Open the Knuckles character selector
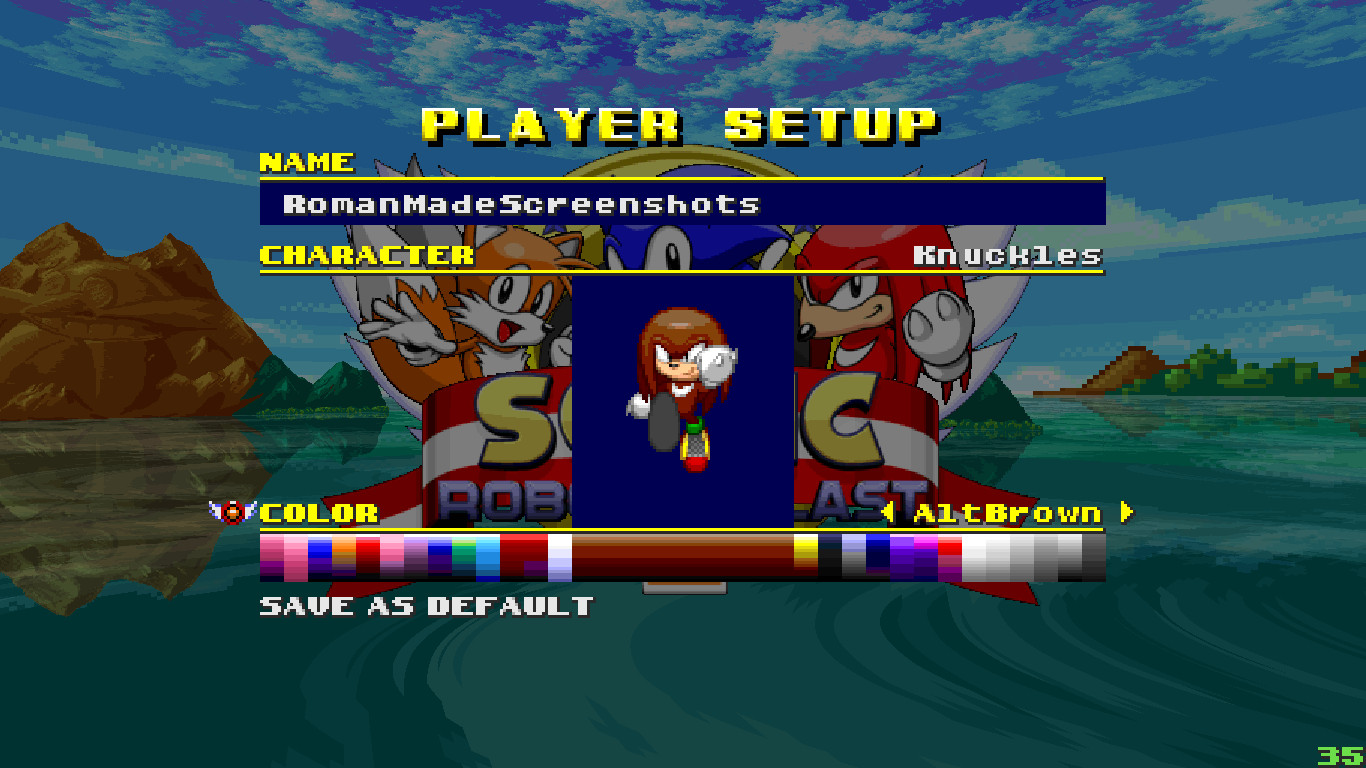1366x768 pixels. pyautogui.click(x=1008, y=255)
